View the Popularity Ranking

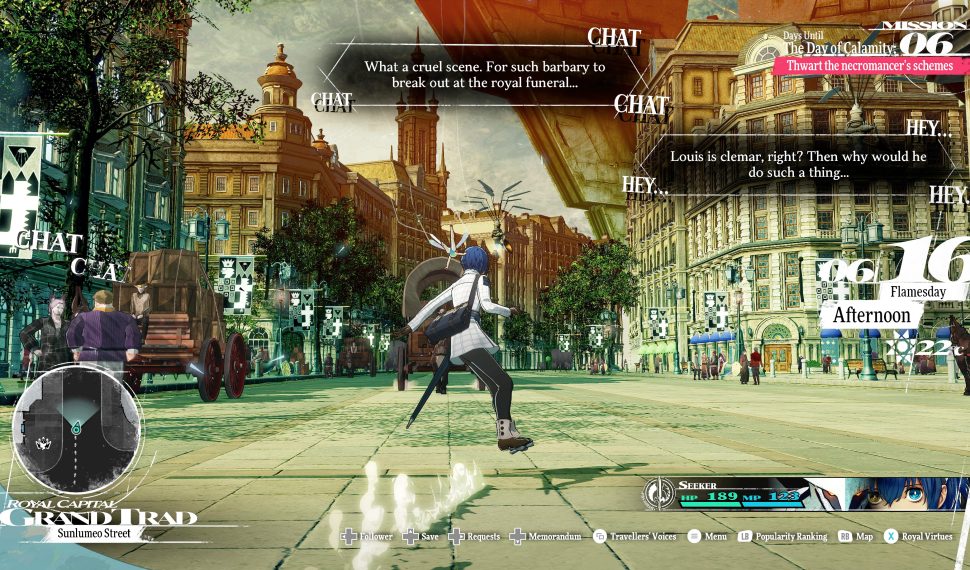791,537
